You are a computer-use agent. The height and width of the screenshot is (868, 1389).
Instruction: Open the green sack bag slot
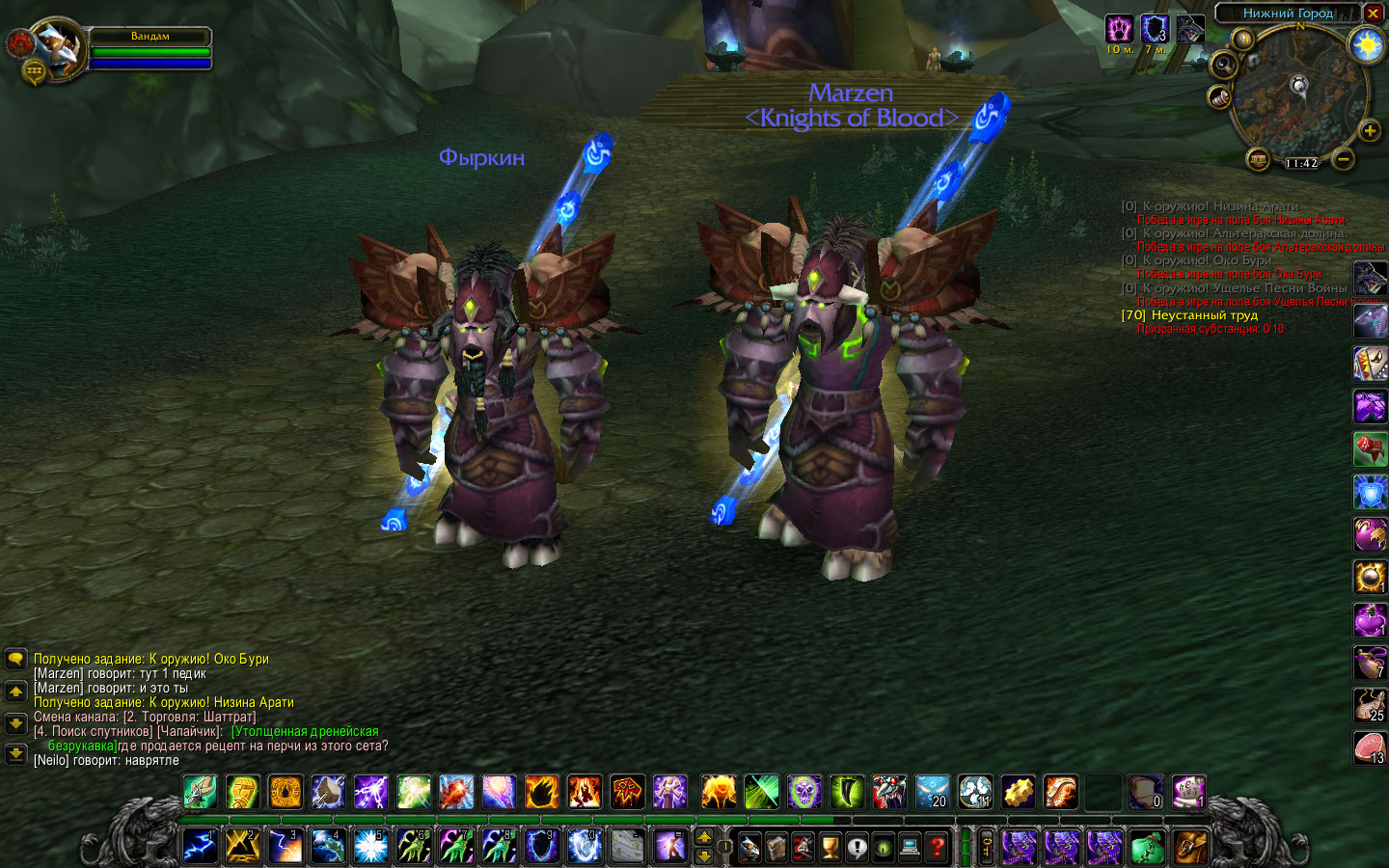1147,848
